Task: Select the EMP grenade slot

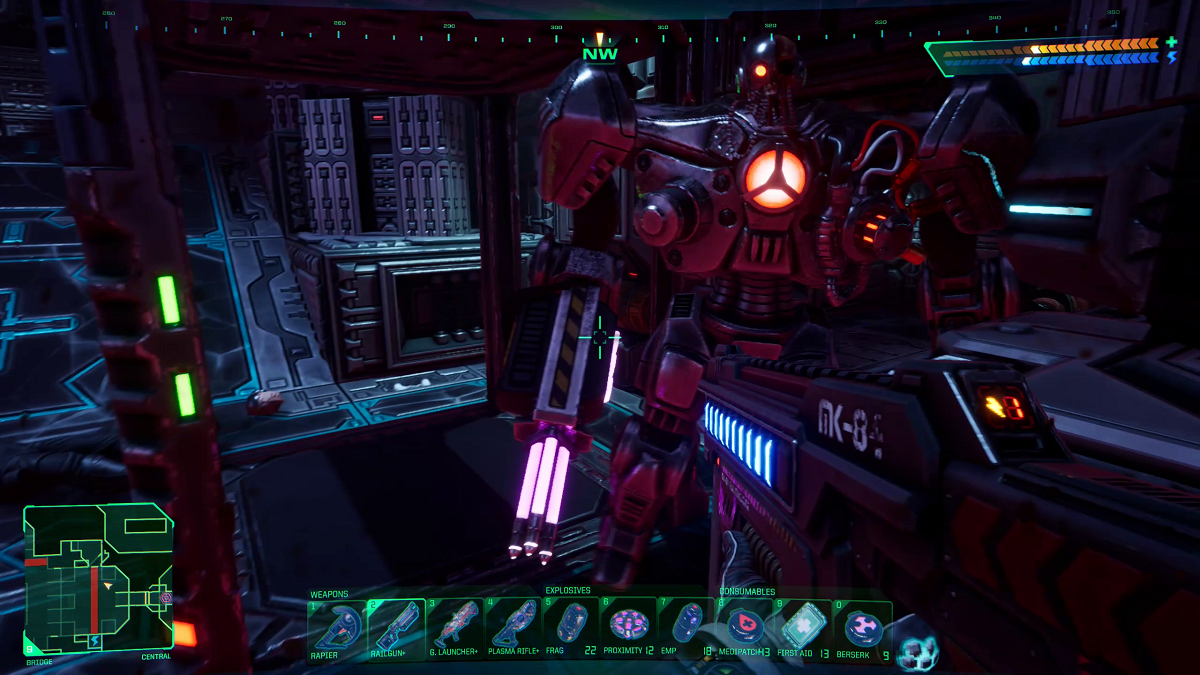Action: click(x=687, y=627)
